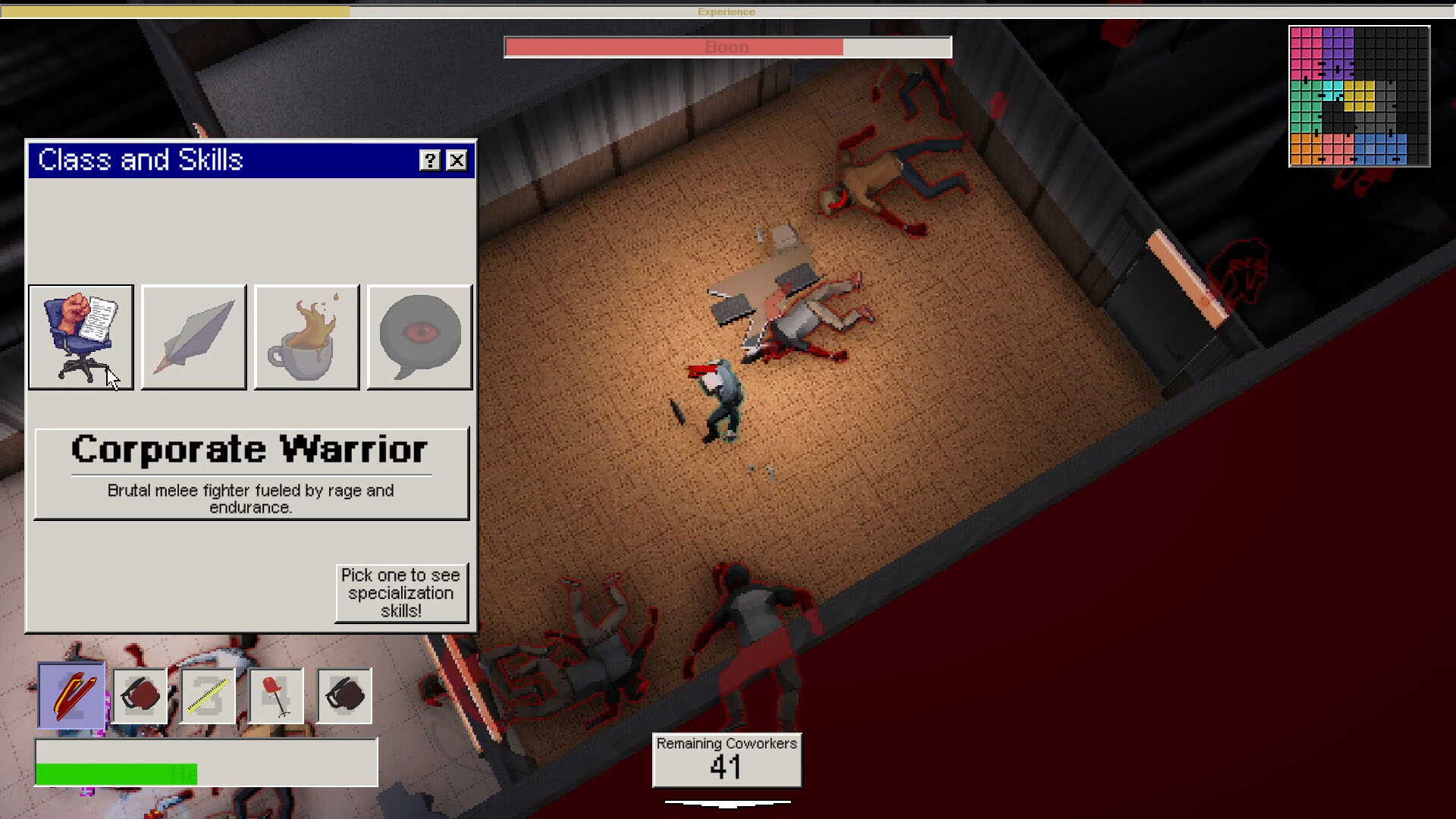Viewport: 1456px width, 819px height.
Task: Open the Remaining Coworkers counter panel
Action: (726, 760)
